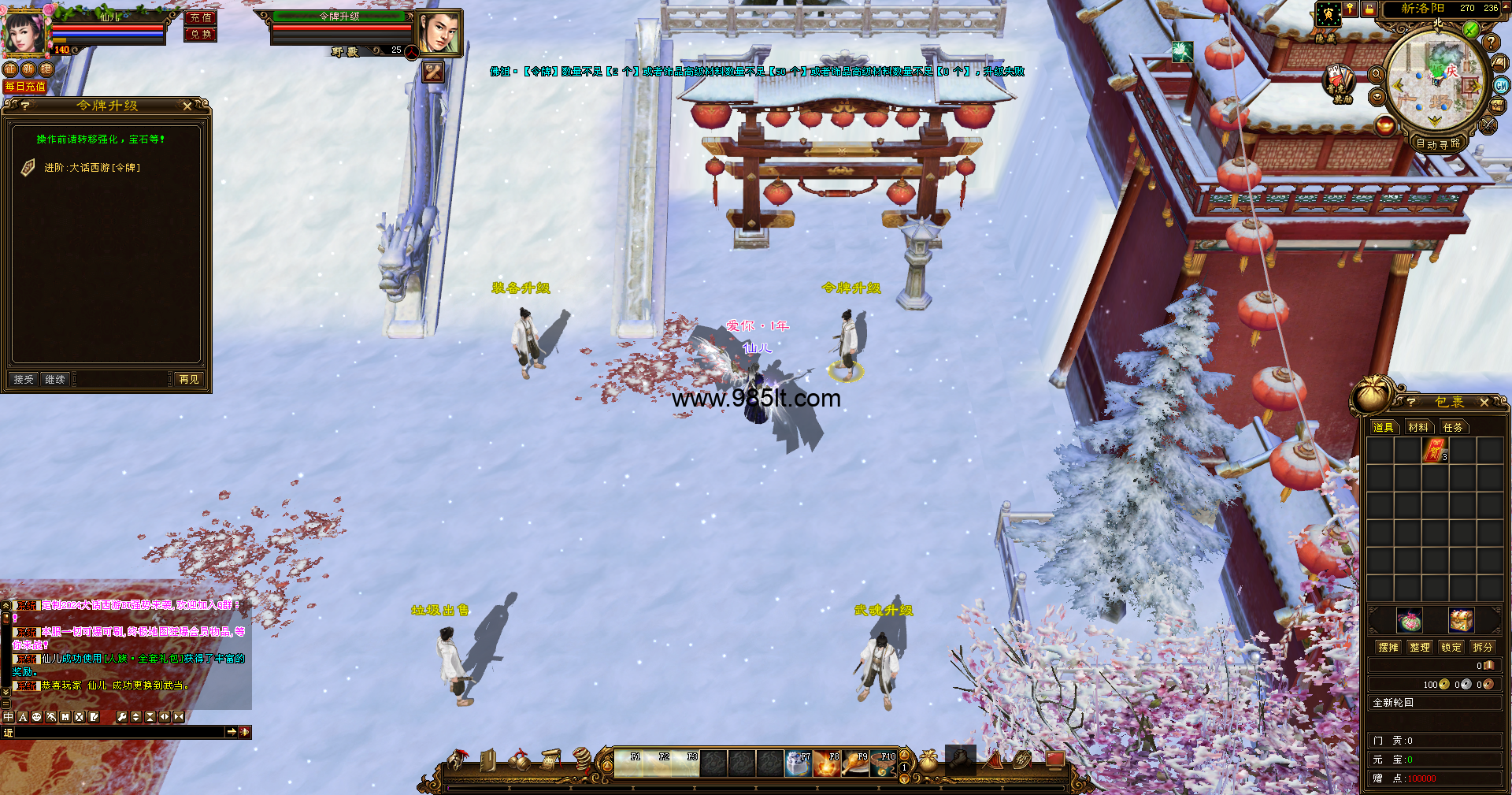Switch to the 任务 quest items tab
Screen dimensions: 1512x795
coord(1453,427)
